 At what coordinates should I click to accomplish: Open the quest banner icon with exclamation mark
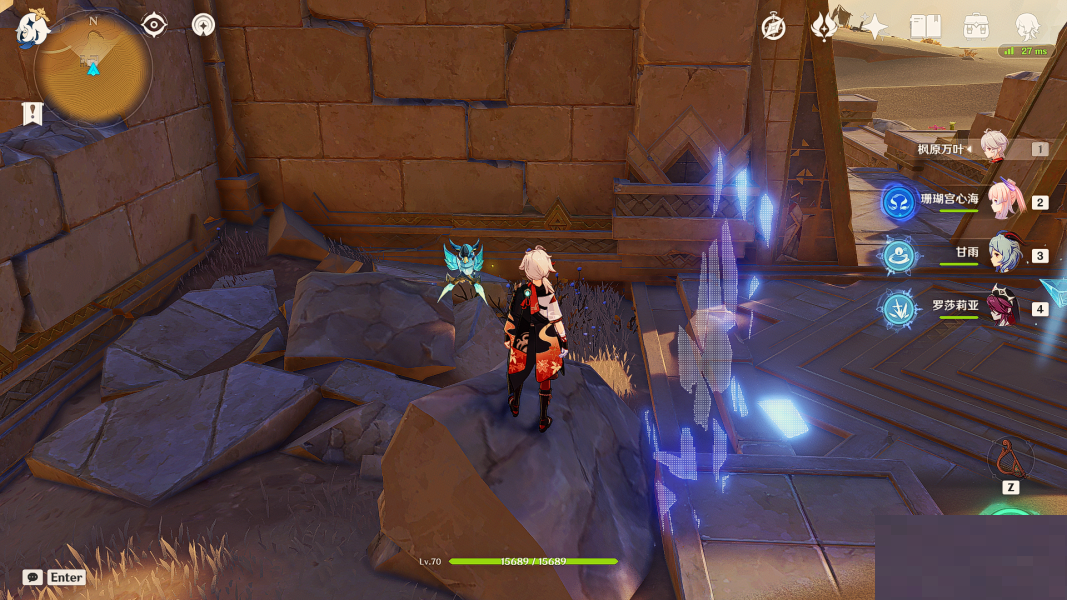[33, 114]
